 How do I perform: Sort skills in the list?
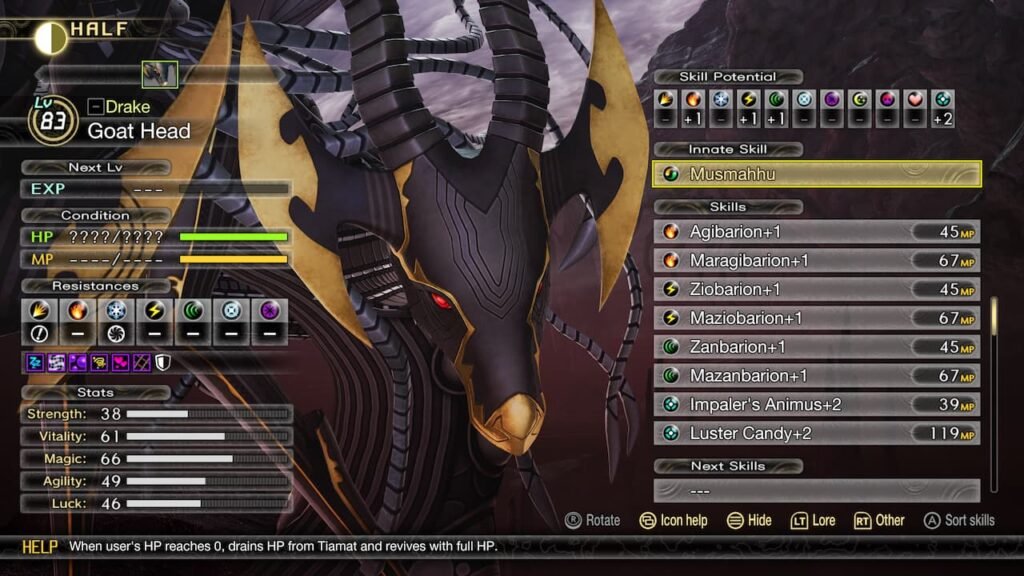pos(959,520)
